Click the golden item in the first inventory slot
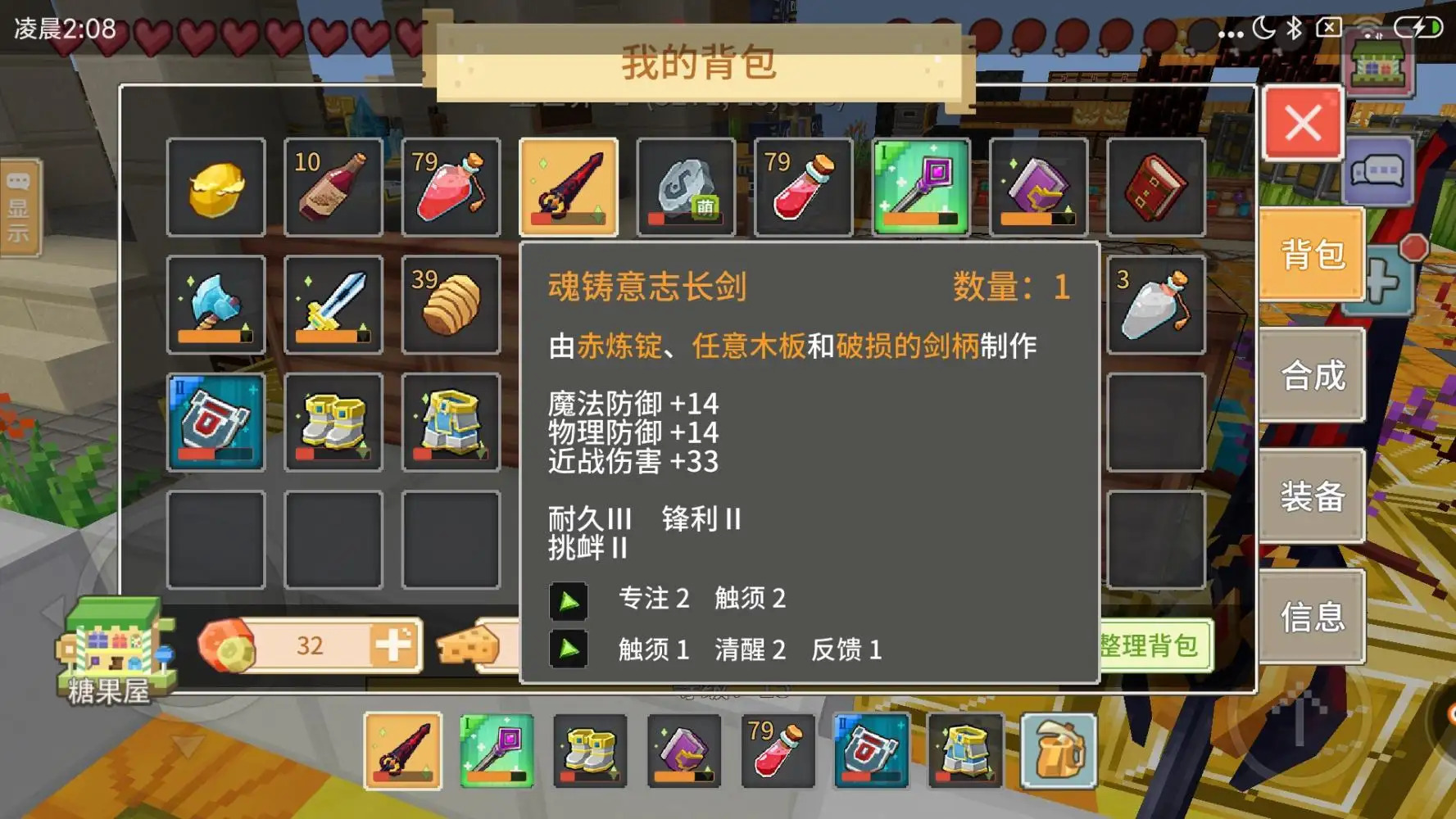1456x819 pixels. point(215,187)
